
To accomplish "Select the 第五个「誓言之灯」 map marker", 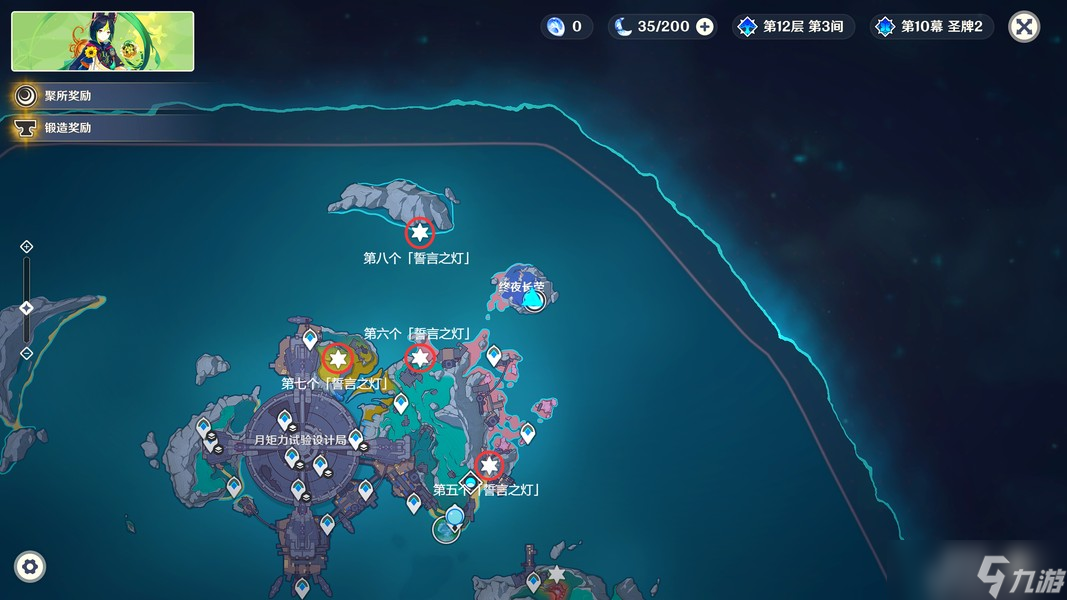I will pyautogui.click(x=489, y=465).
